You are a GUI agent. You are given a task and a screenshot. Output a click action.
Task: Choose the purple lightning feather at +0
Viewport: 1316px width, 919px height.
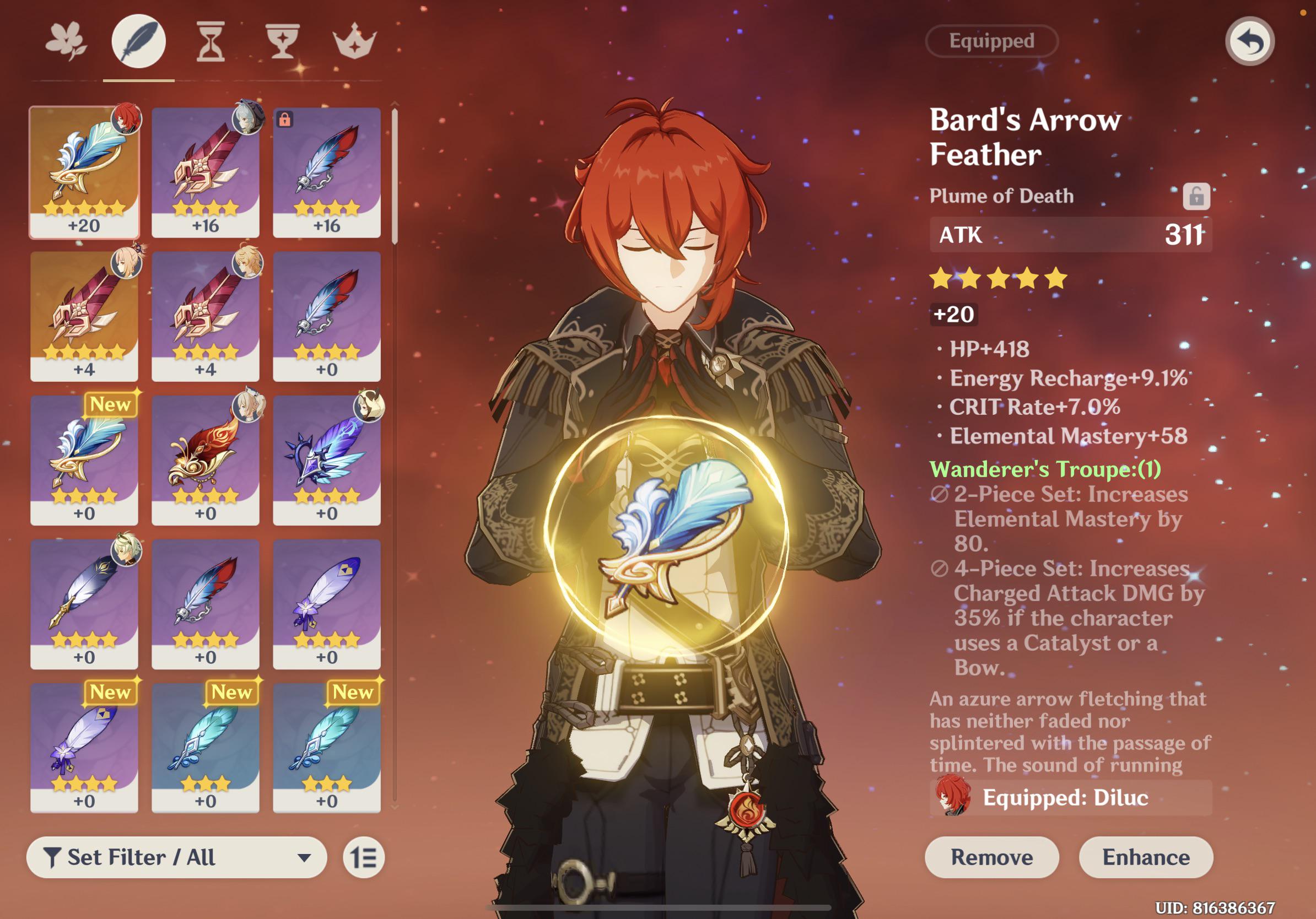[327, 459]
